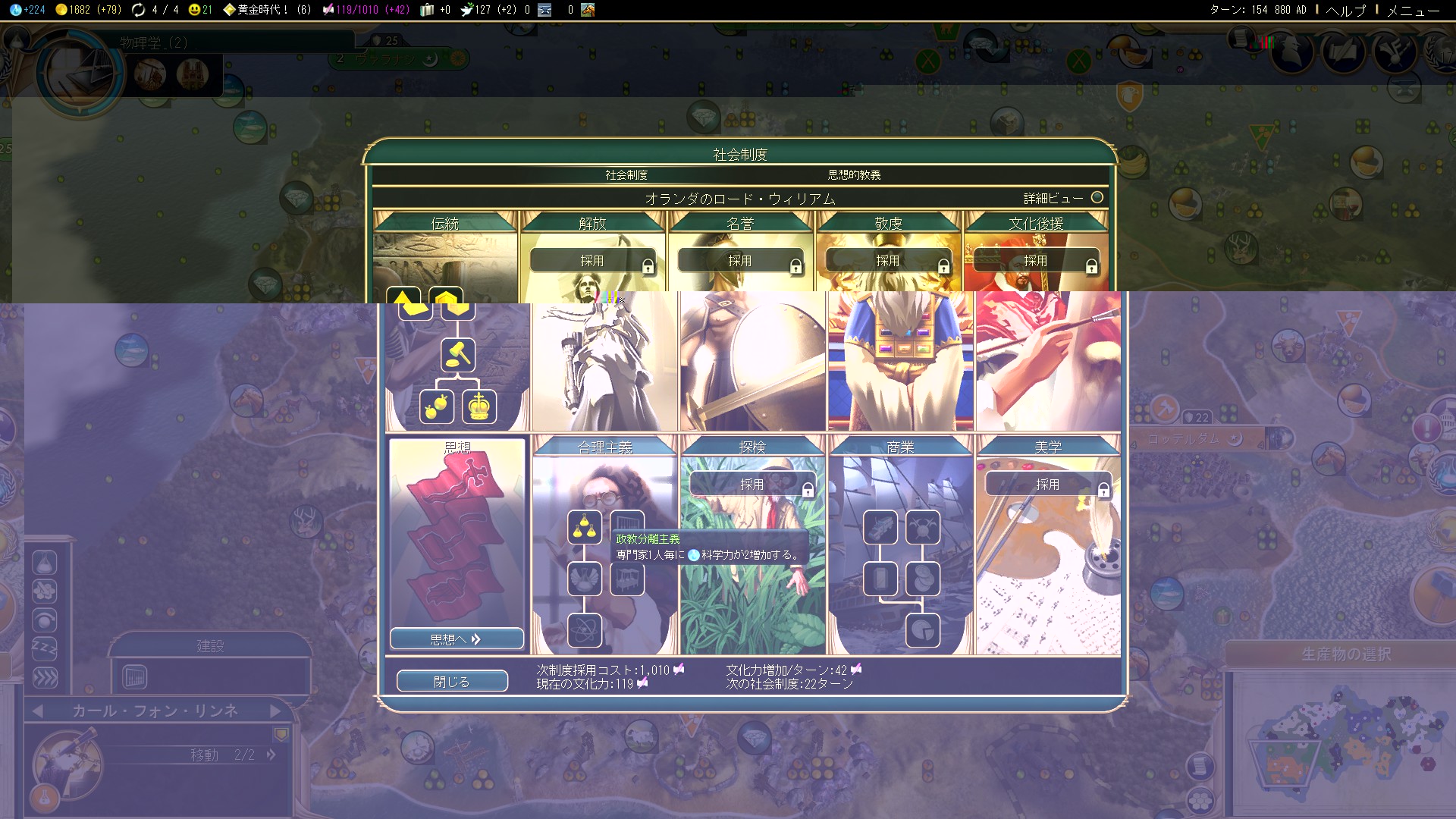Select the three gold scales policy icon

tap(585, 527)
